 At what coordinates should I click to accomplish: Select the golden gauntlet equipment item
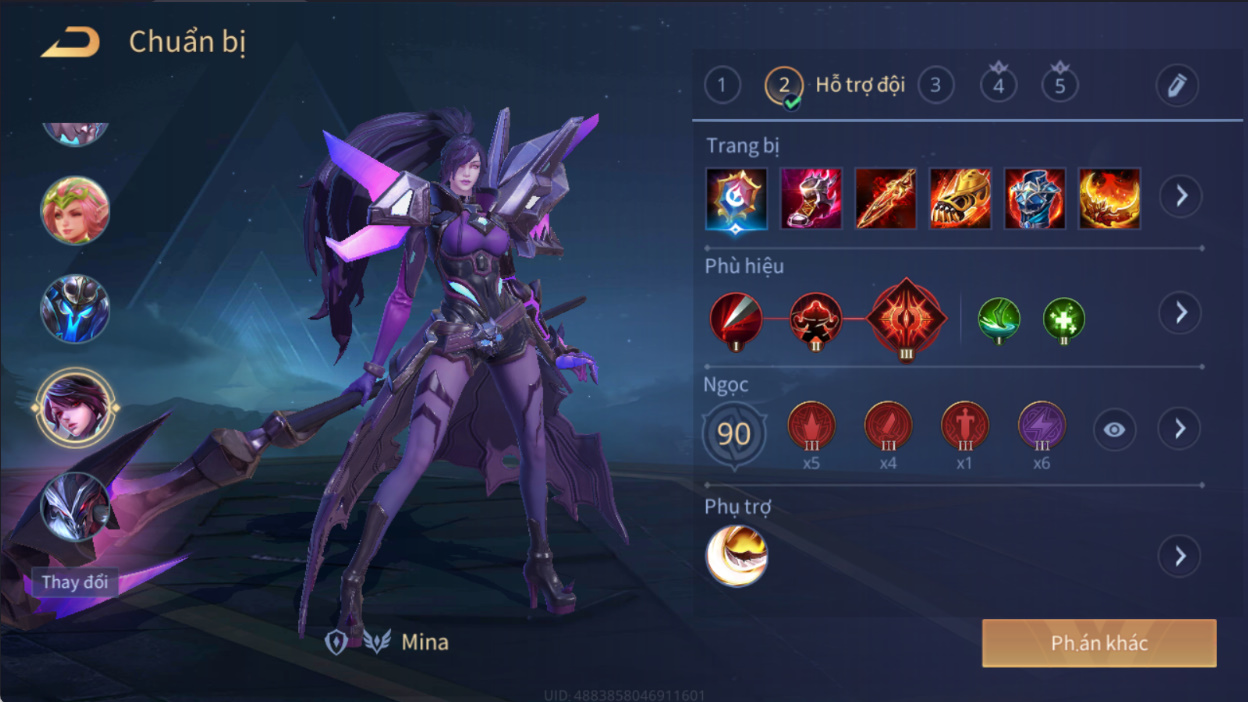coord(960,198)
